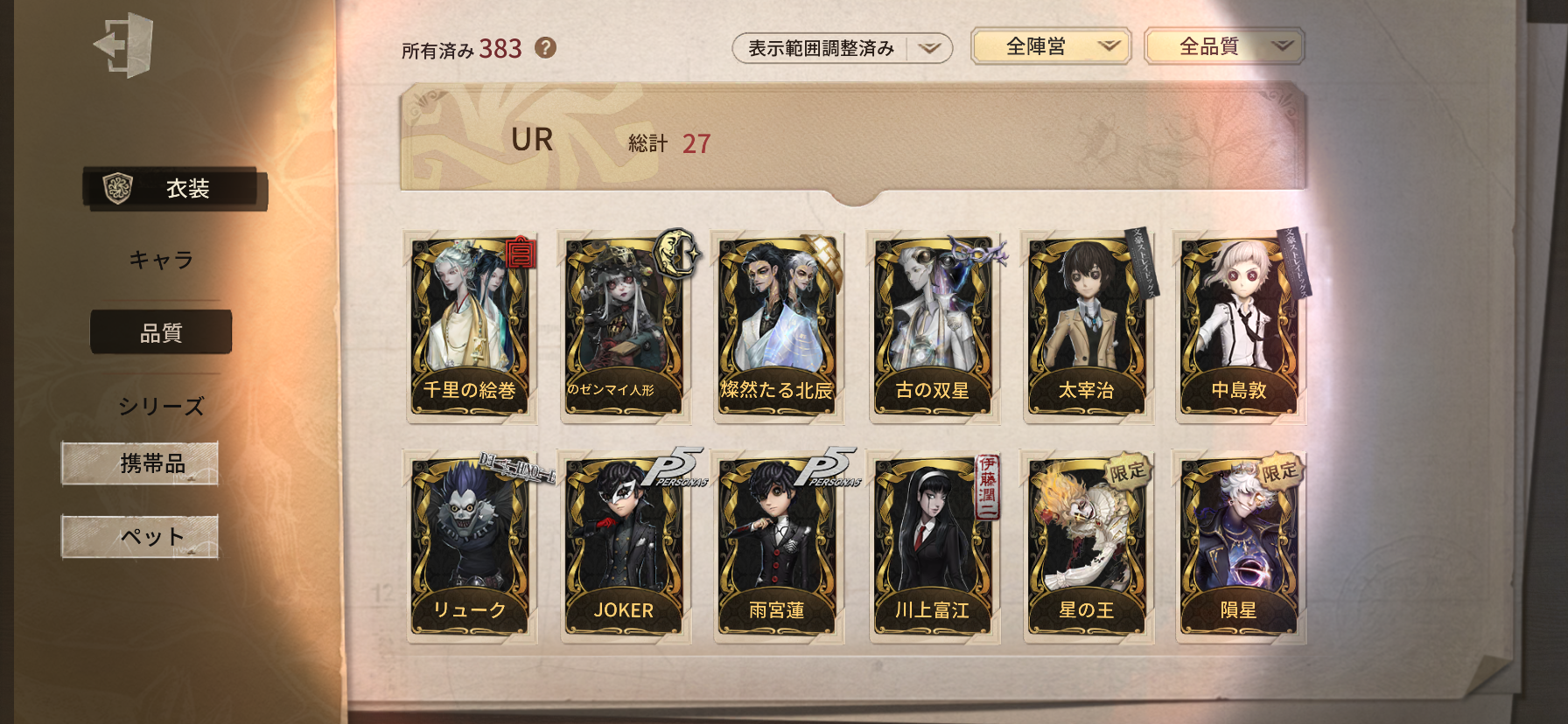
Task: Expand the 全品質 quality filter
Action: click(x=1223, y=46)
